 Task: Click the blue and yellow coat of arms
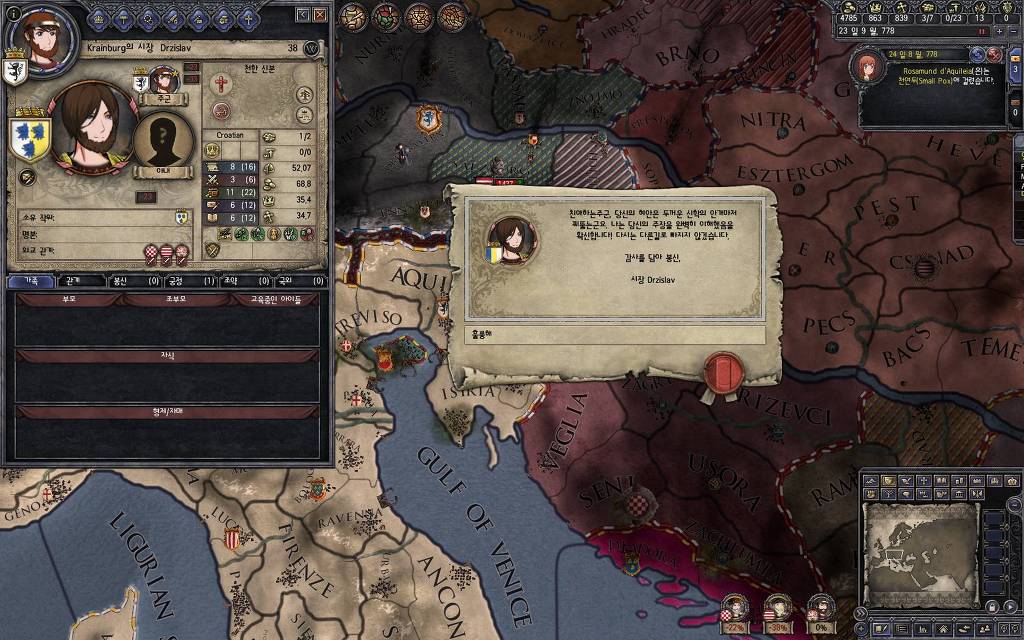30,139
